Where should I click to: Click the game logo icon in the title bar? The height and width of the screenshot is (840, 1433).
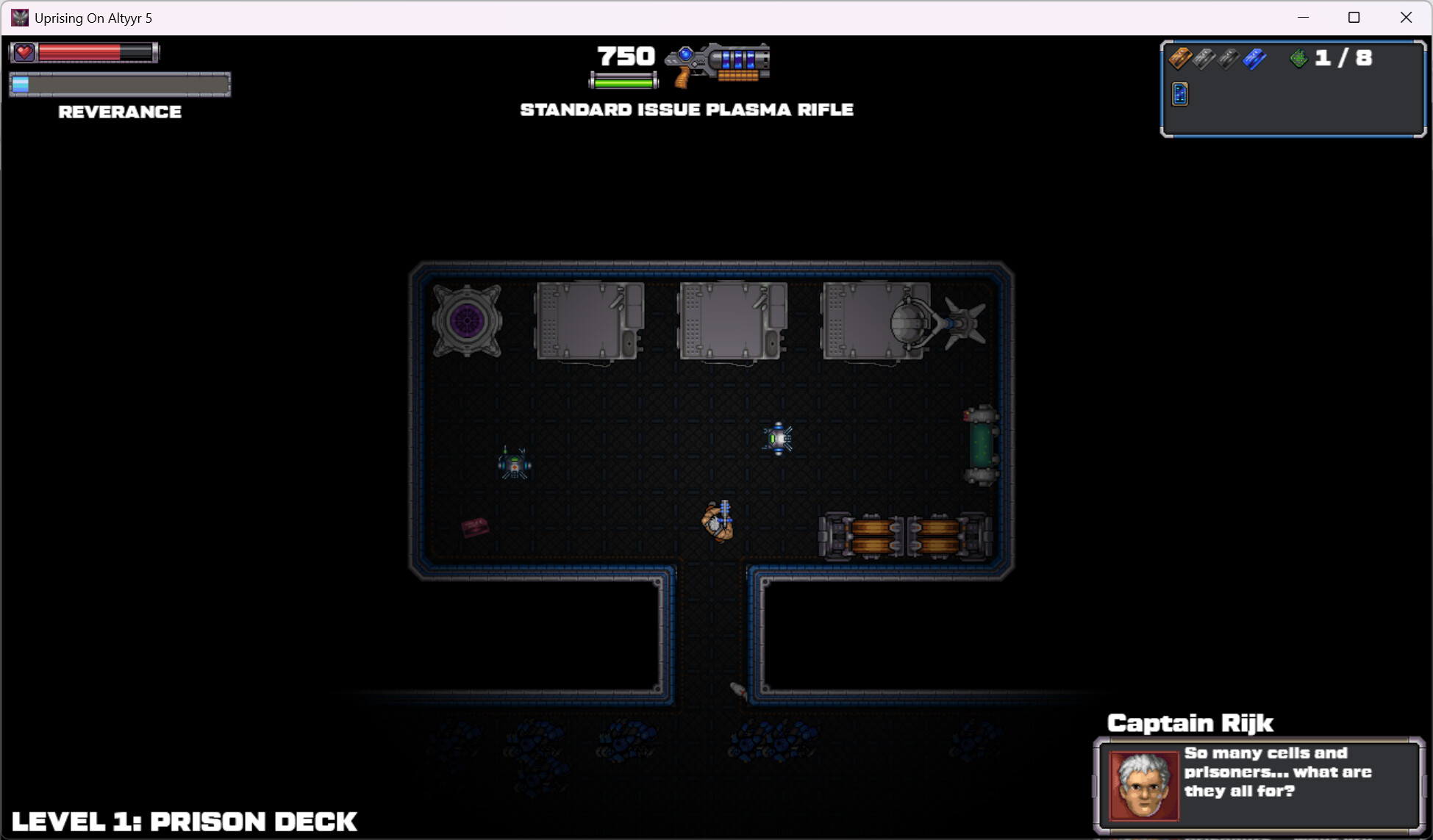click(x=18, y=17)
